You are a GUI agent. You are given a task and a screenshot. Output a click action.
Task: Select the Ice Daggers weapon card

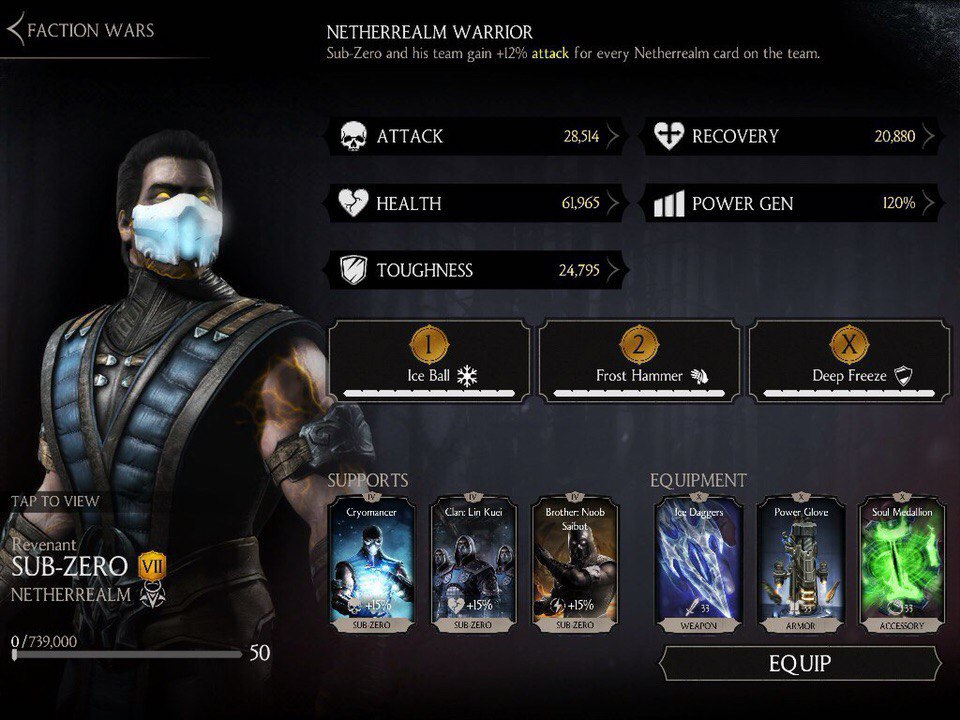tap(697, 564)
